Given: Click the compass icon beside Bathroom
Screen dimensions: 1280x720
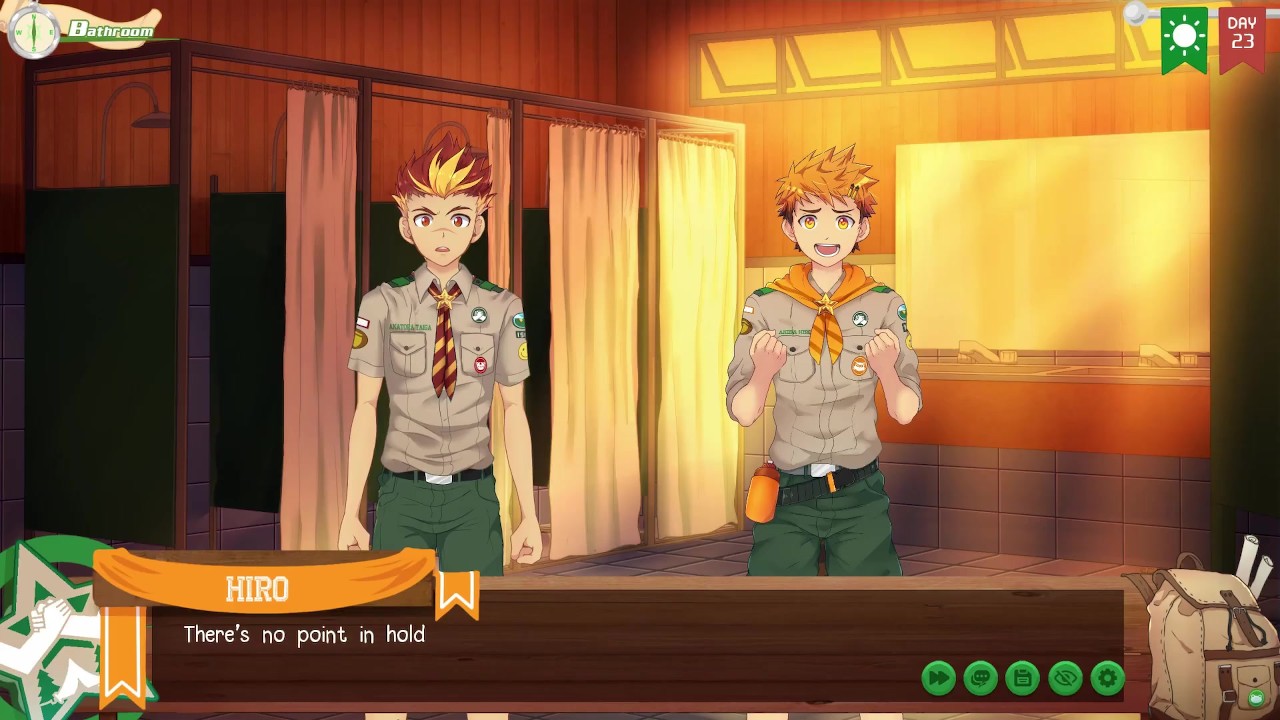Looking at the screenshot, I should [34, 31].
